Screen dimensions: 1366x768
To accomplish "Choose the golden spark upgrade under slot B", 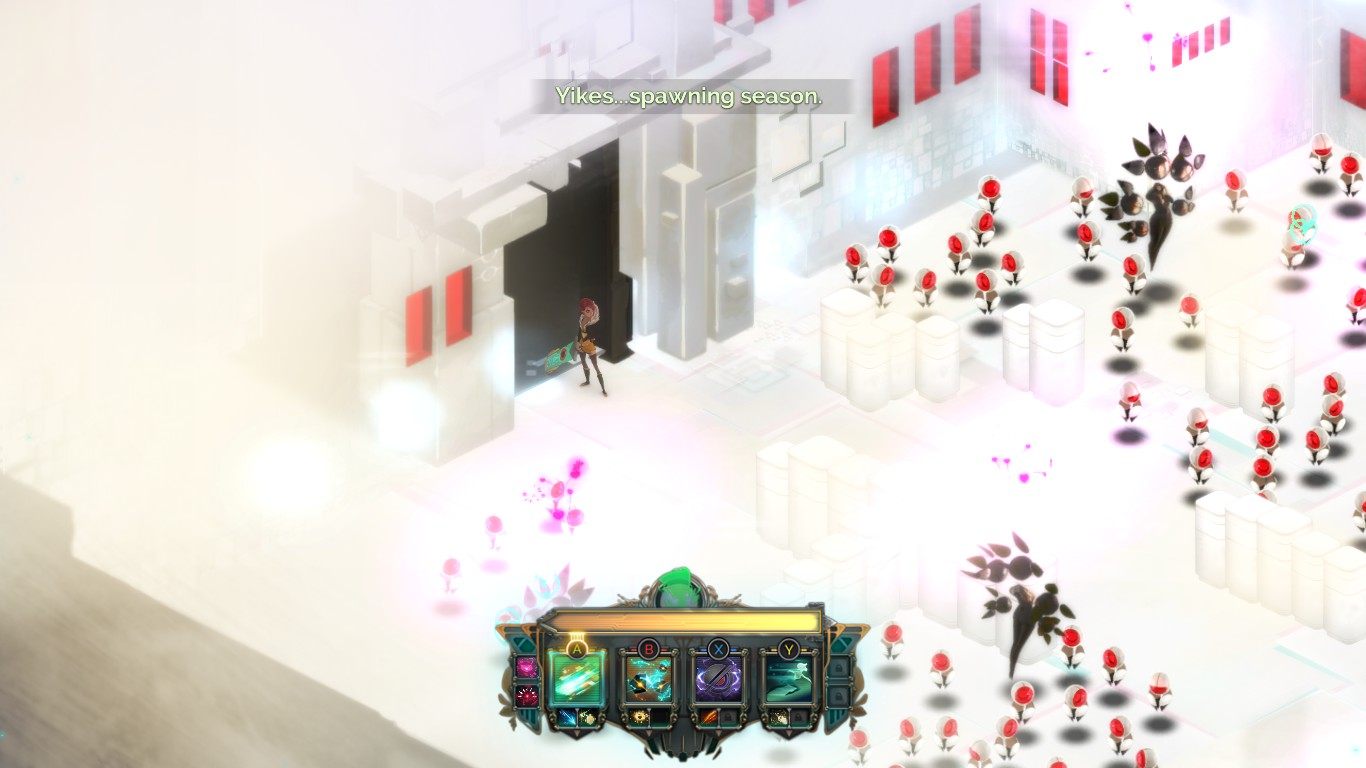I will (637, 717).
